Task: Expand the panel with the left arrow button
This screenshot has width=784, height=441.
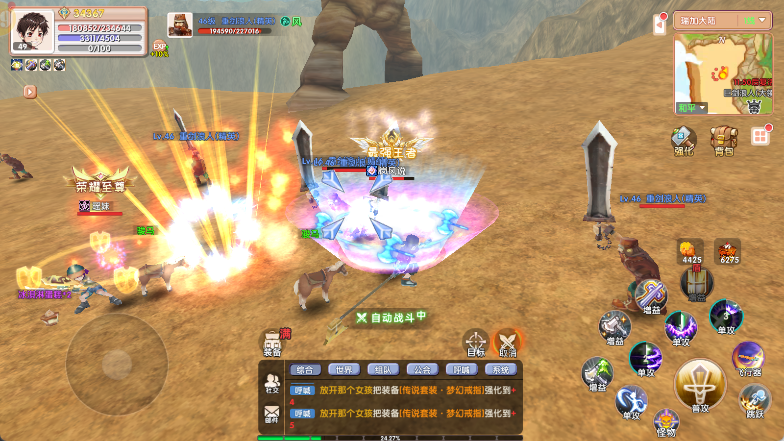Action: point(30,91)
